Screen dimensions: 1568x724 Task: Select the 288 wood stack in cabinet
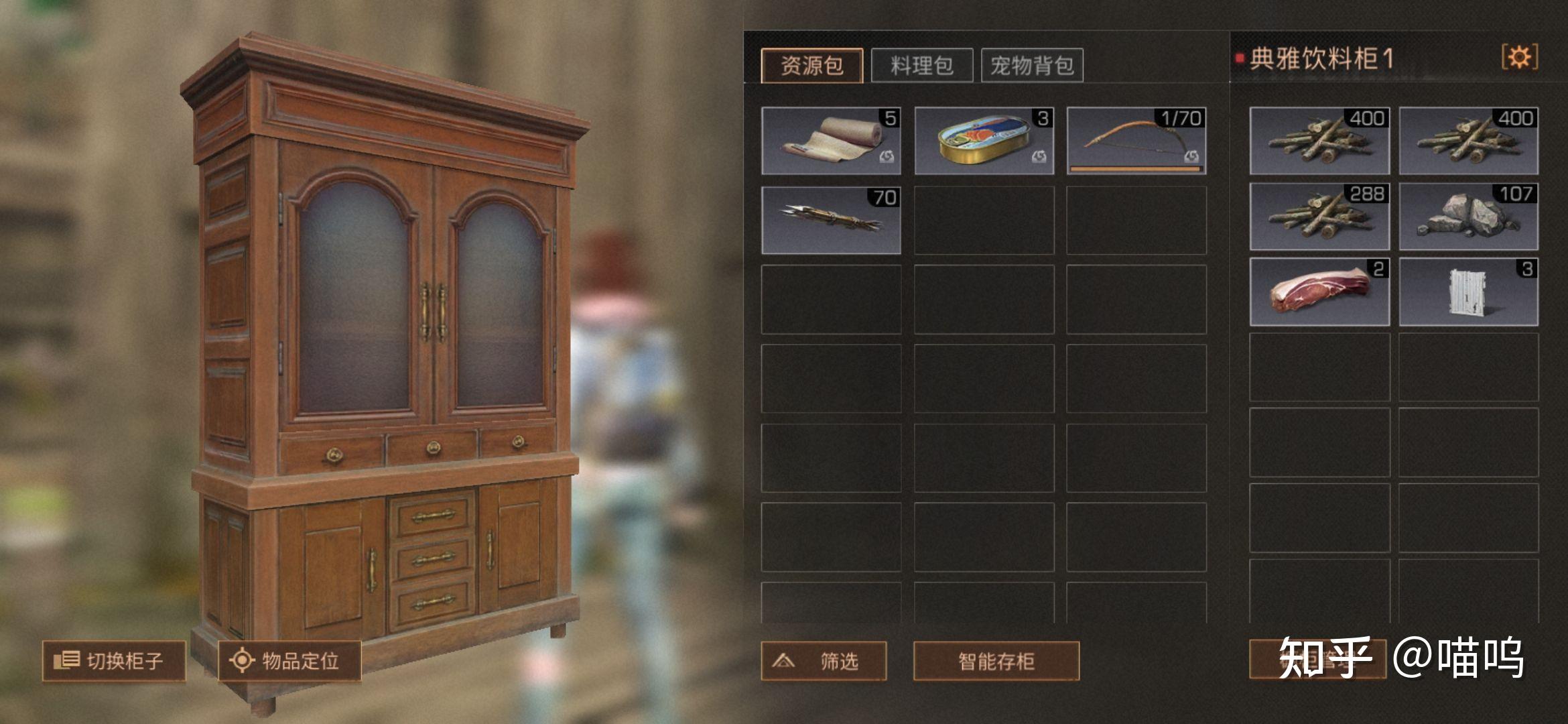[x=1319, y=217]
